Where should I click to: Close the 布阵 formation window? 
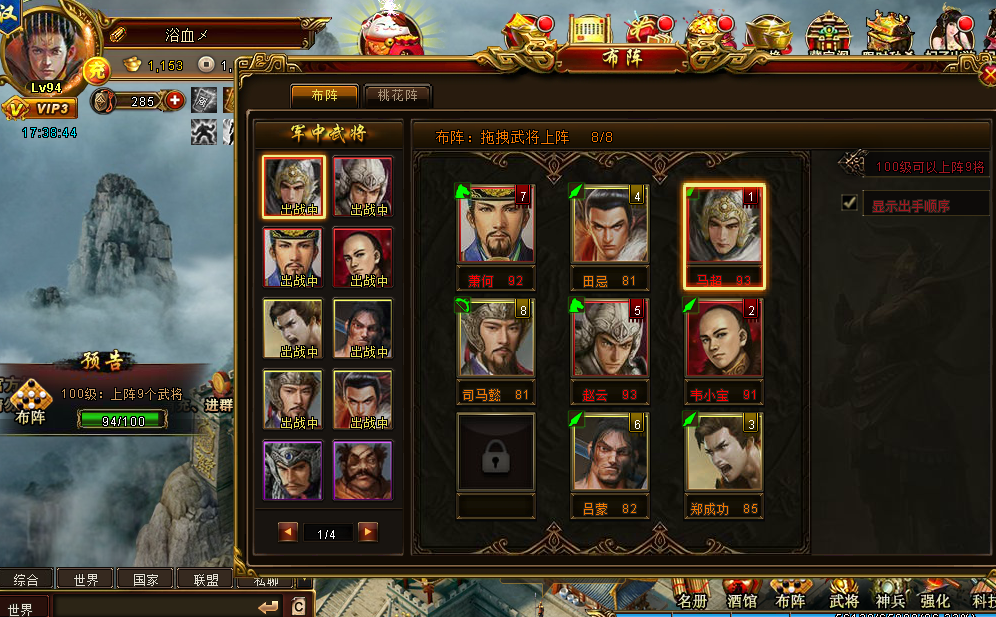988,73
